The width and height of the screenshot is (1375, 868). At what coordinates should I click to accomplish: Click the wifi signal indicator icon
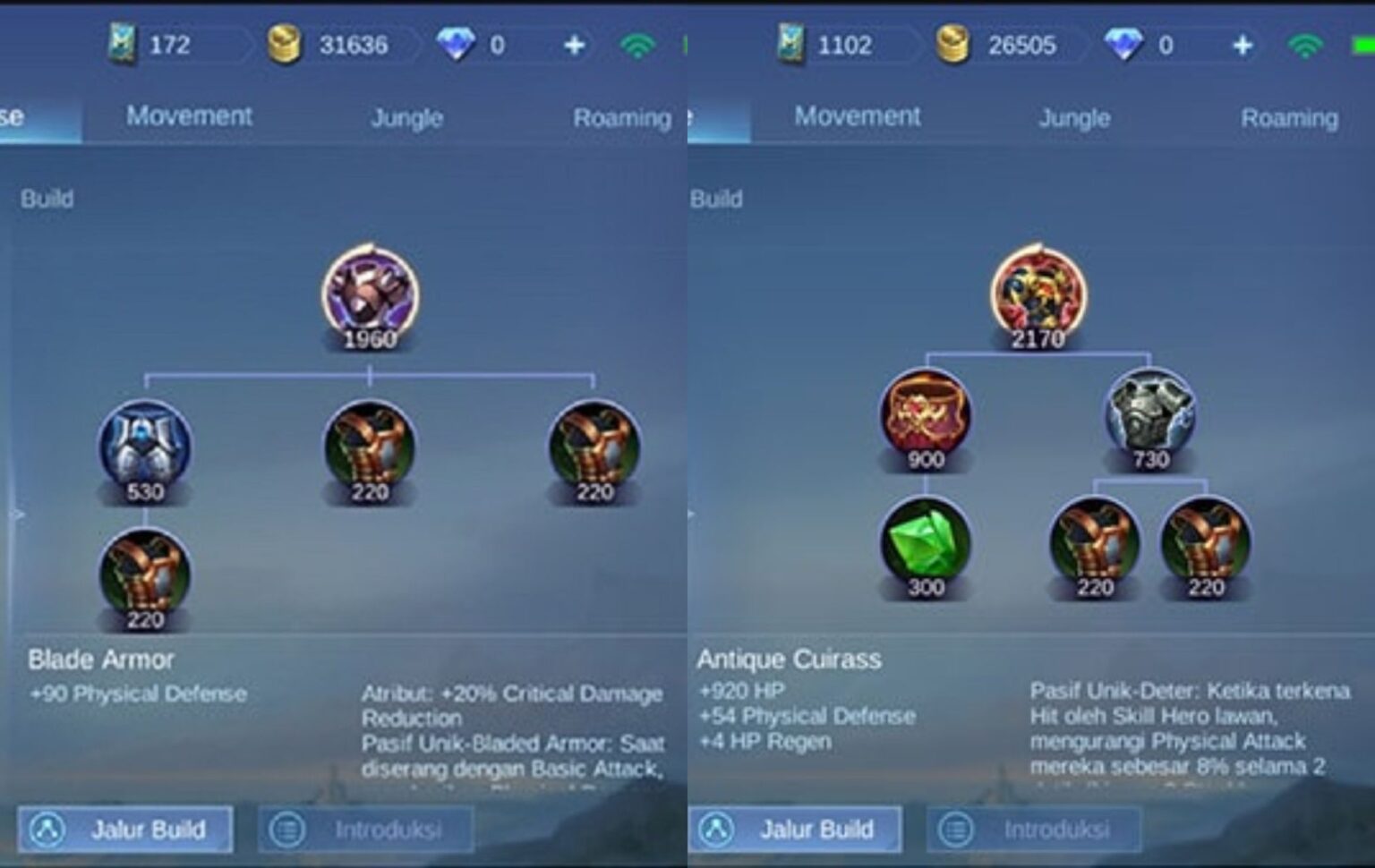point(637,43)
